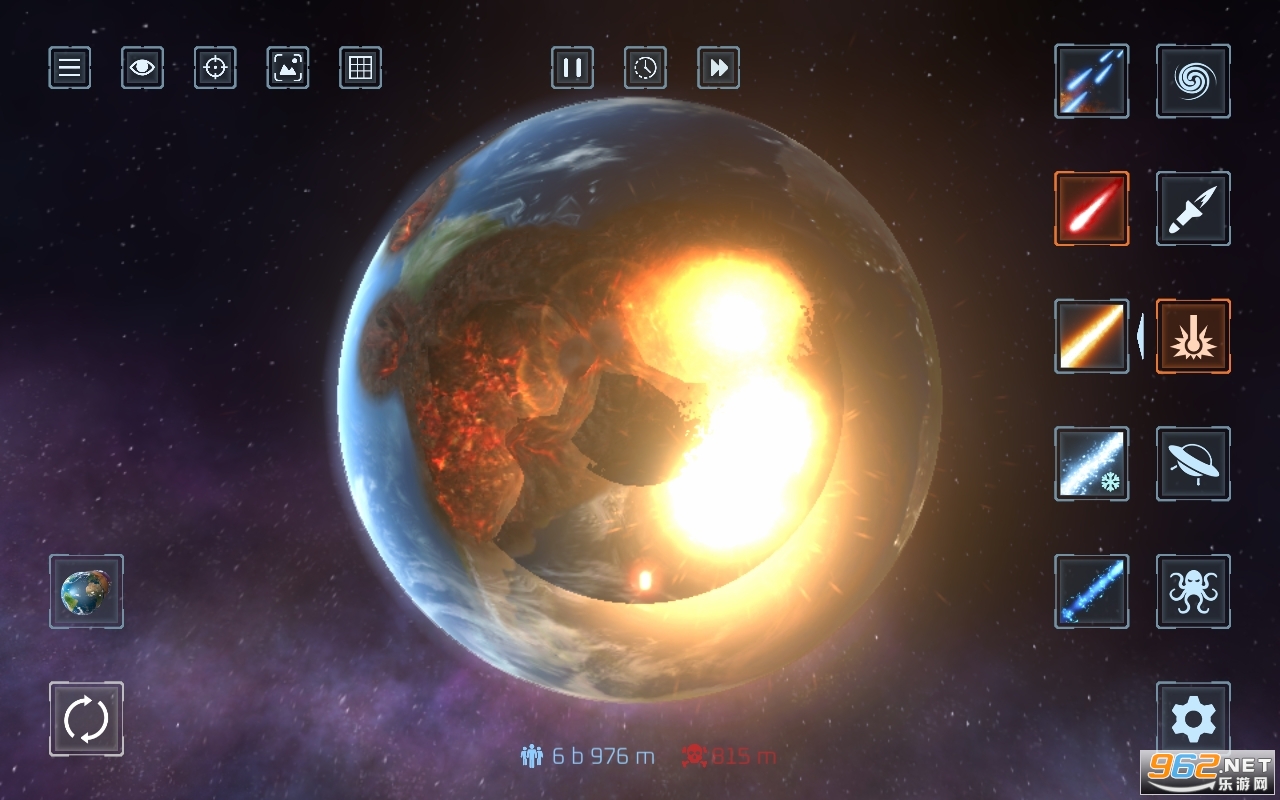Toggle the targeting crosshair mode

pos(214,68)
